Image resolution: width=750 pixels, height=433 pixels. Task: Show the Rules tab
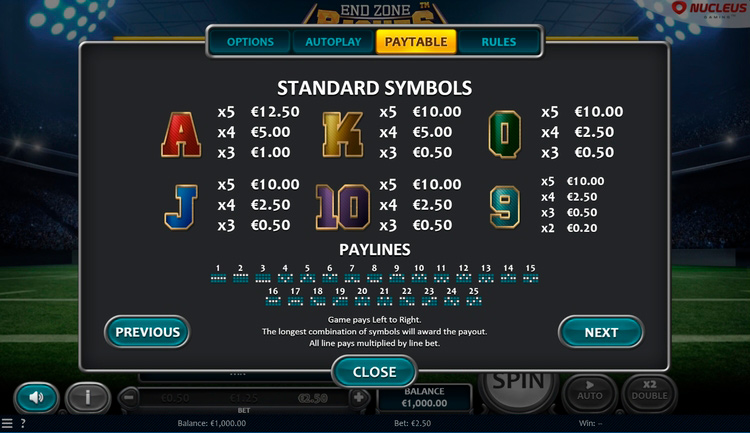tap(499, 42)
